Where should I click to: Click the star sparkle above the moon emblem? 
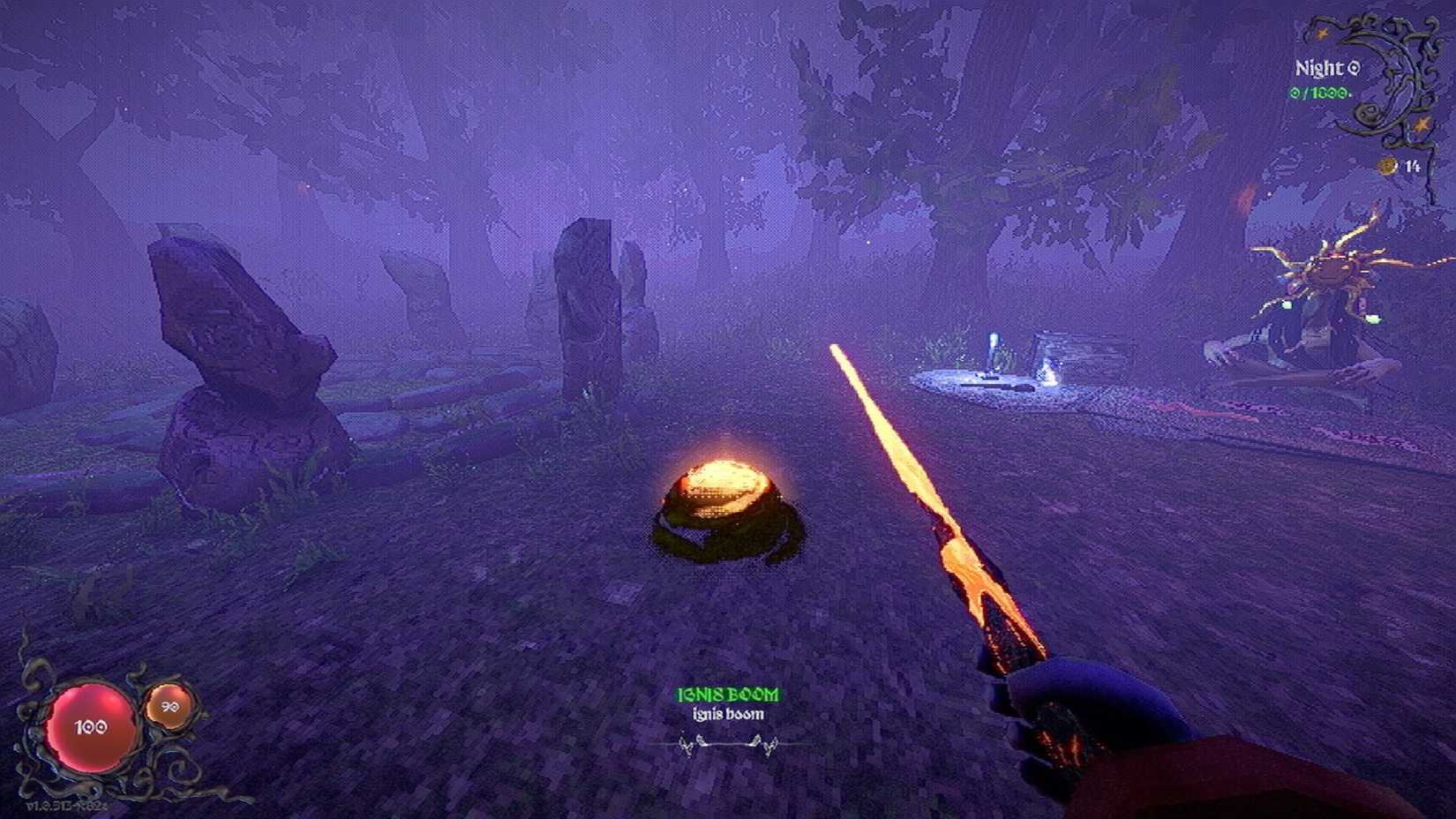click(x=1322, y=33)
